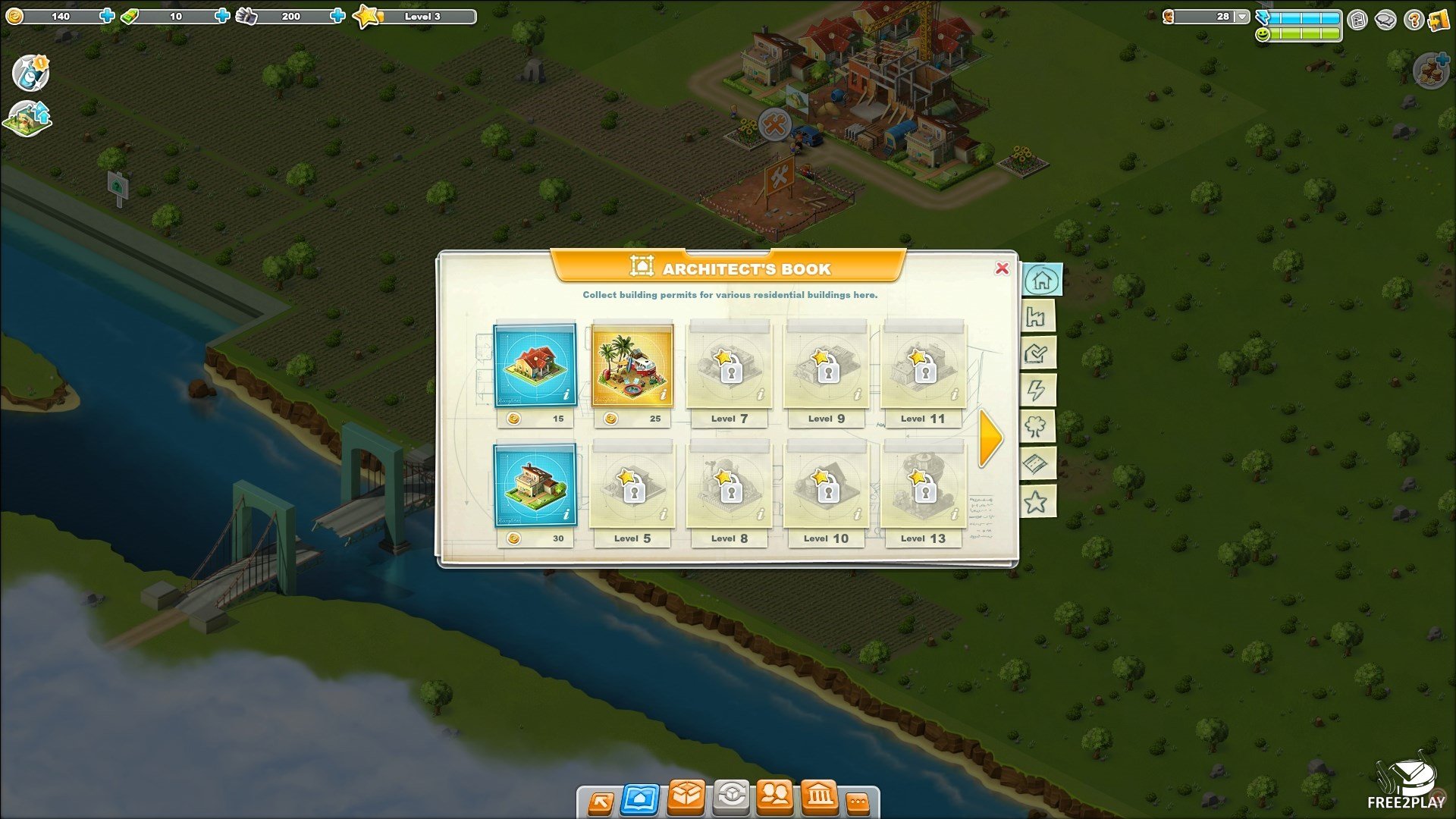Open the chat speech bubbles icon

tap(1385, 20)
